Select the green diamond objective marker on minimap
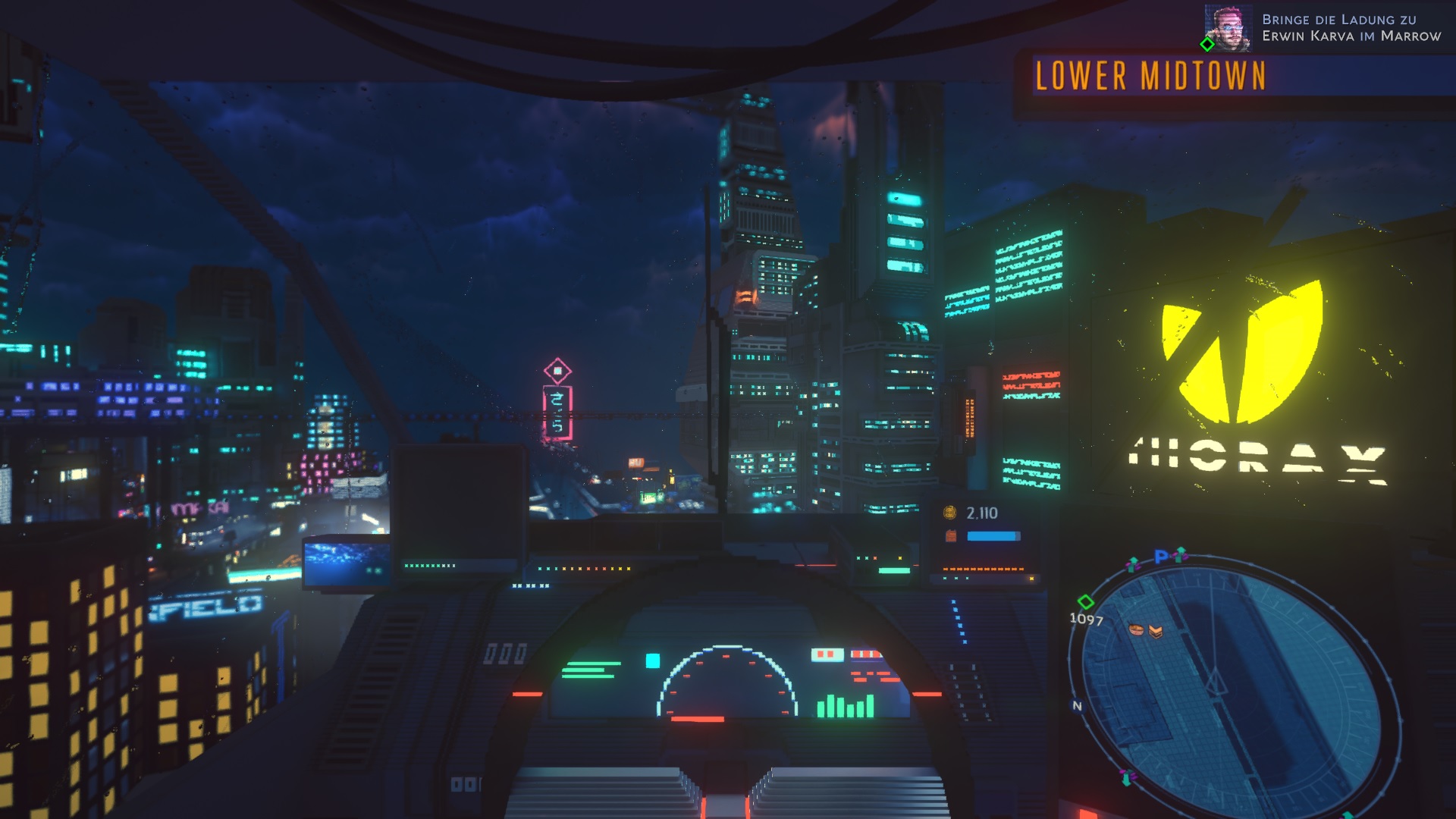This screenshot has width=1456, height=819. click(1086, 602)
